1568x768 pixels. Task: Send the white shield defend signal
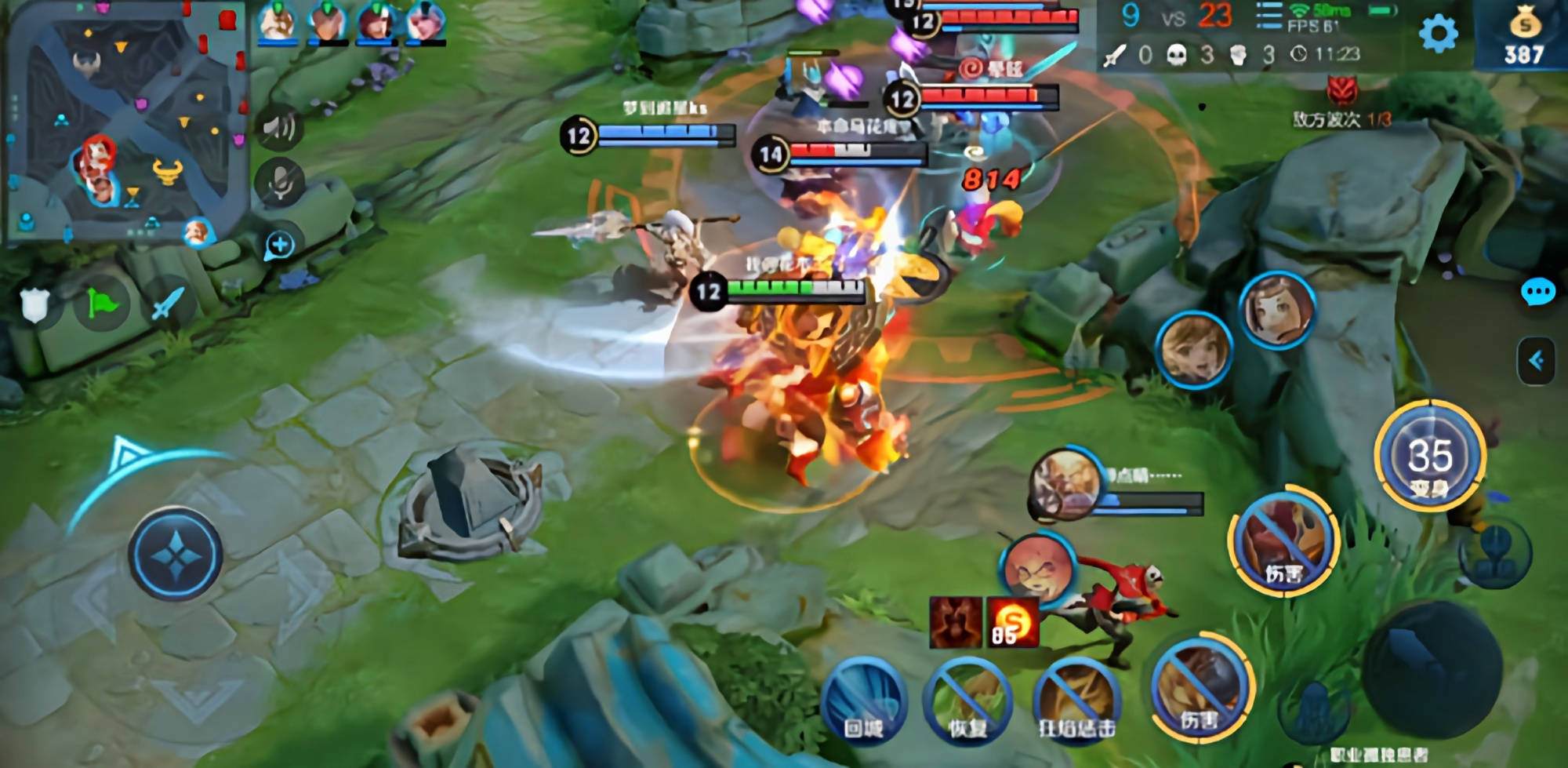coord(35,304)
